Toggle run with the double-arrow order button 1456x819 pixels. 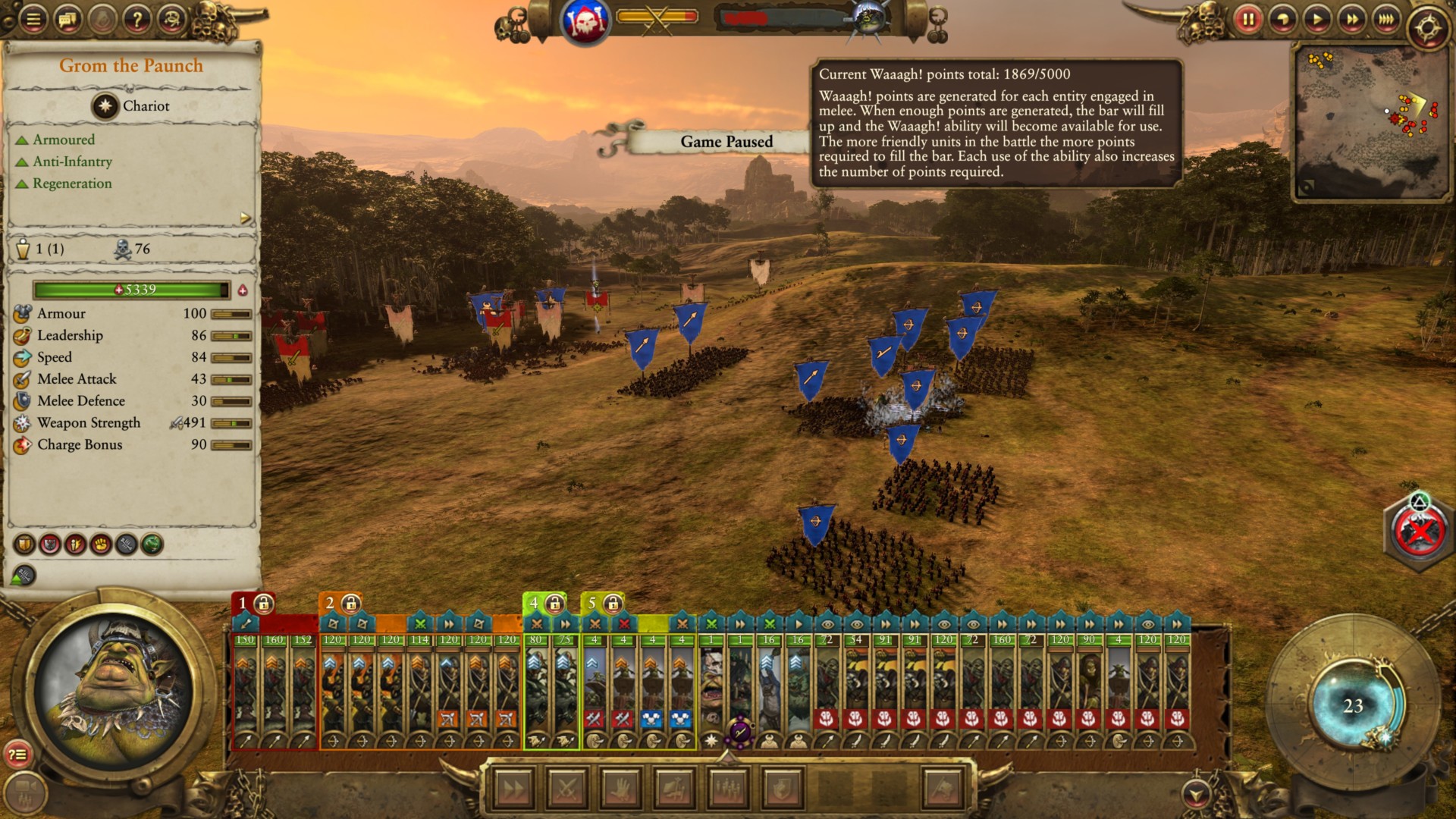pyautogui.click(x=513, y=789)
